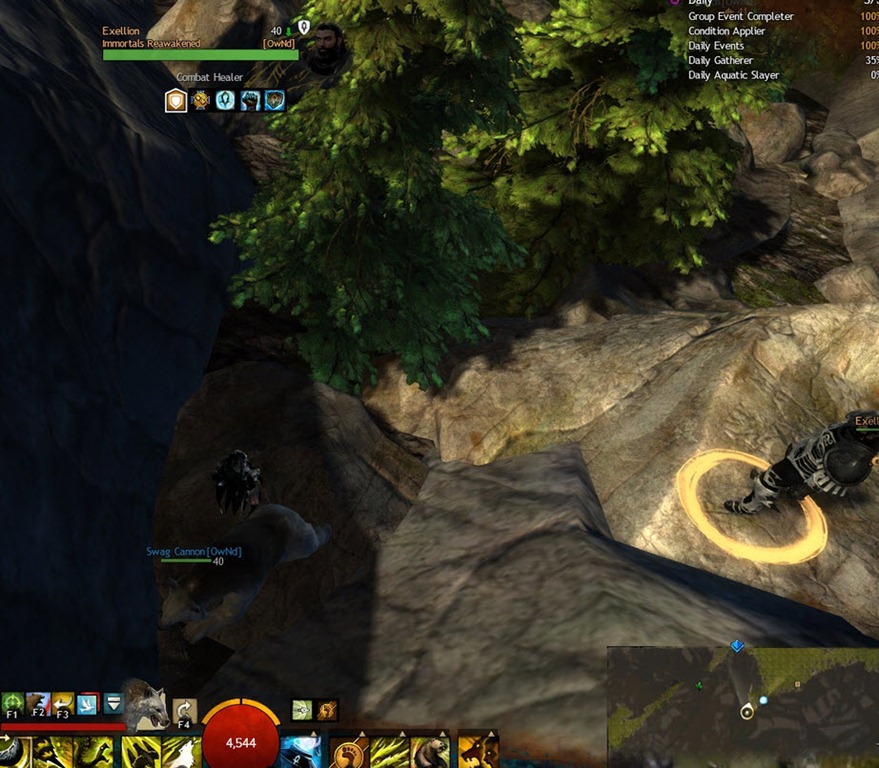
Task: Use the elite wolf-head skill
Action: pyautogui.click(x=477, y=752)
